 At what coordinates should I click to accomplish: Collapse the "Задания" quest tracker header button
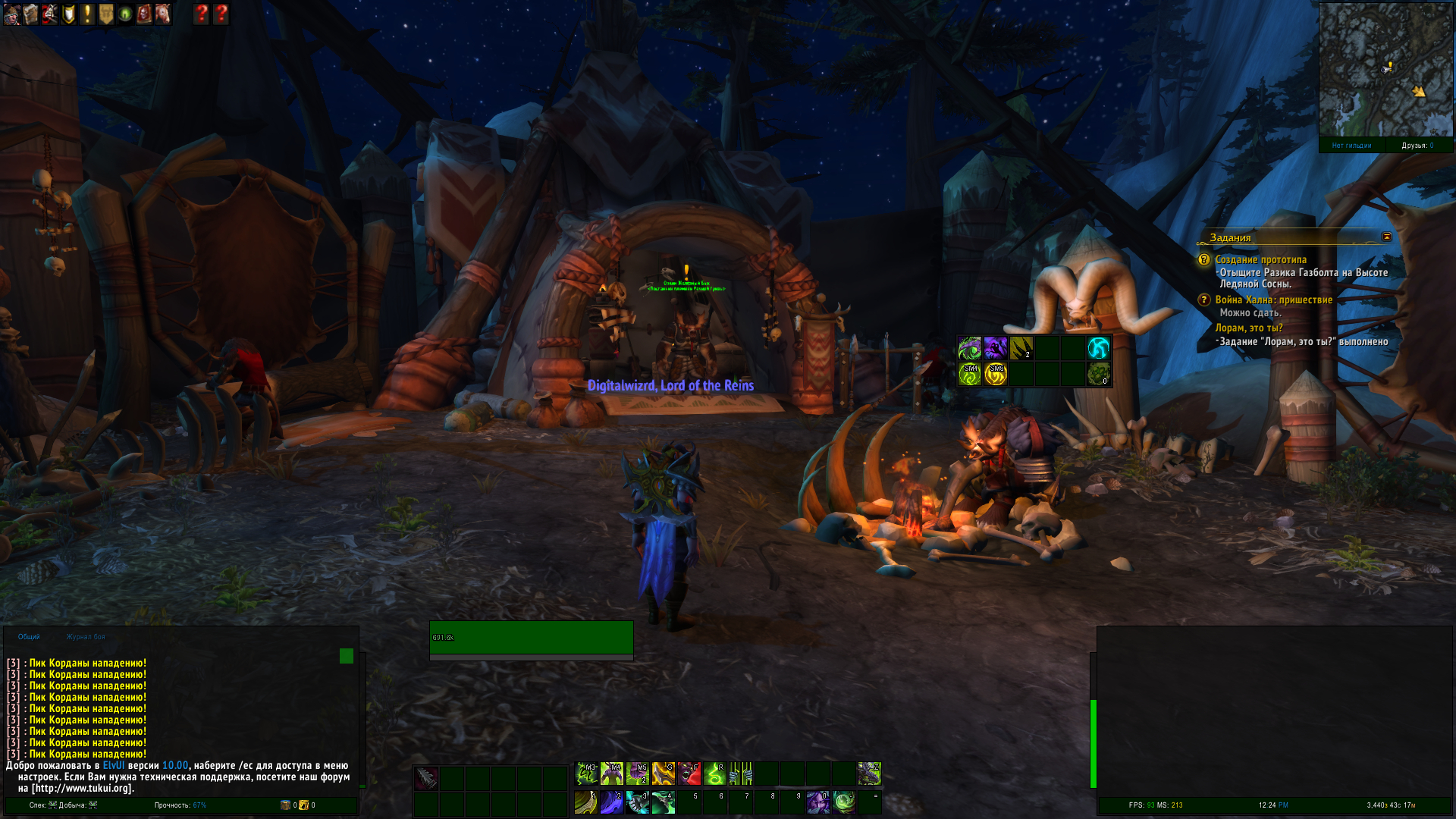[1387, 237]
